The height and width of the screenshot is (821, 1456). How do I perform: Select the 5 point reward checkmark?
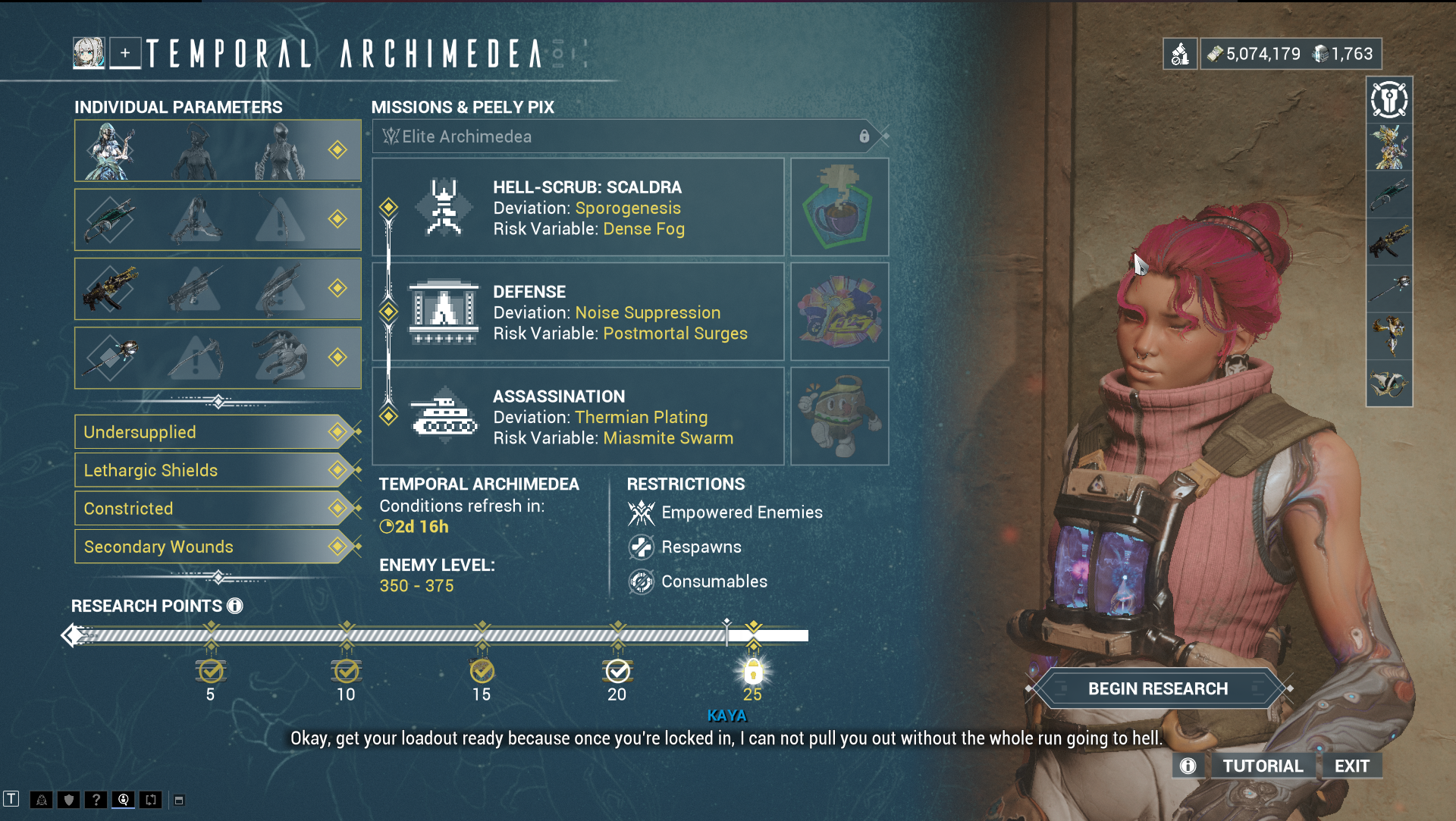pyautogui.click(x=210, y=672)
